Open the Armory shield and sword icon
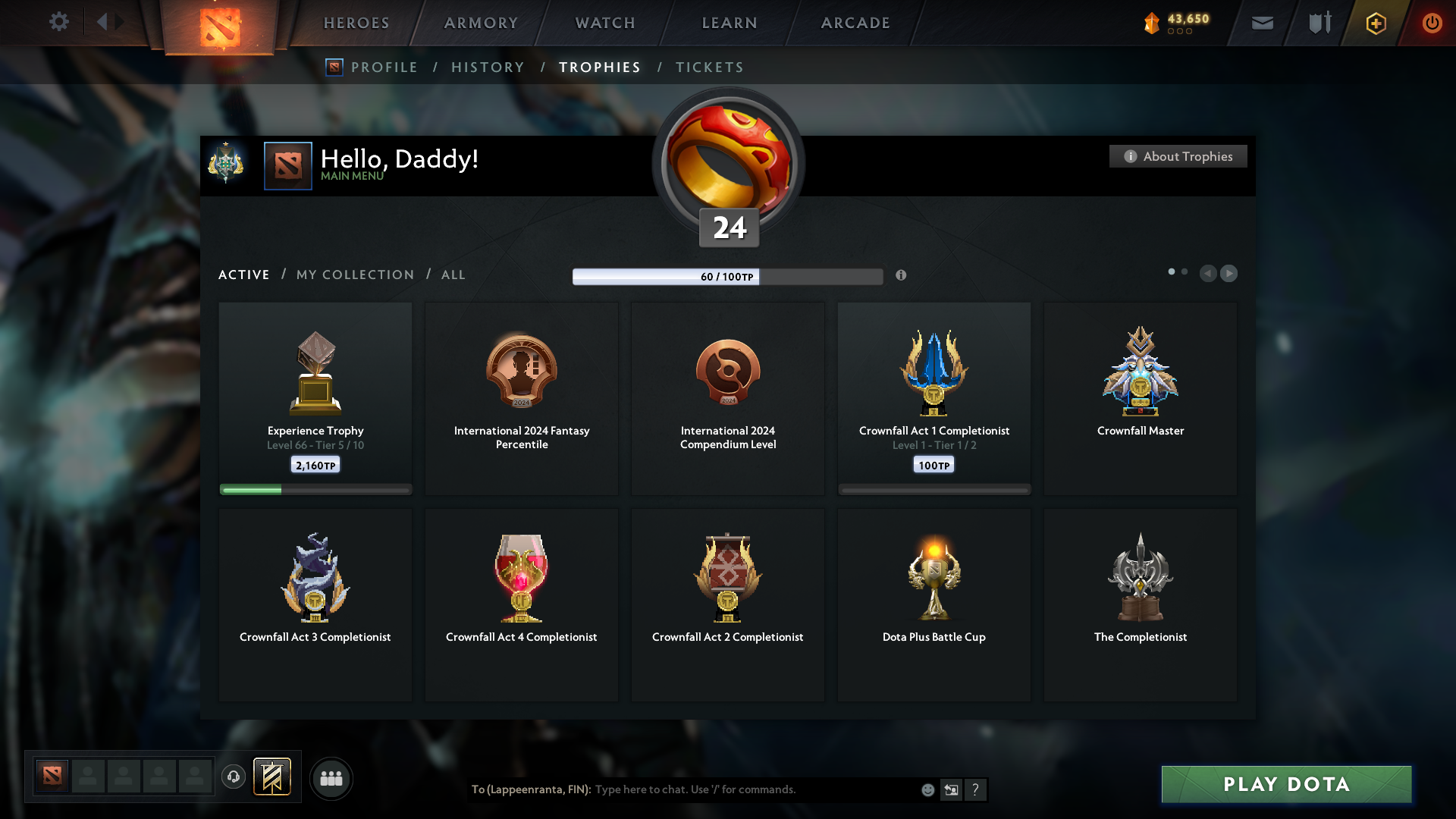 coord(1318,23)
